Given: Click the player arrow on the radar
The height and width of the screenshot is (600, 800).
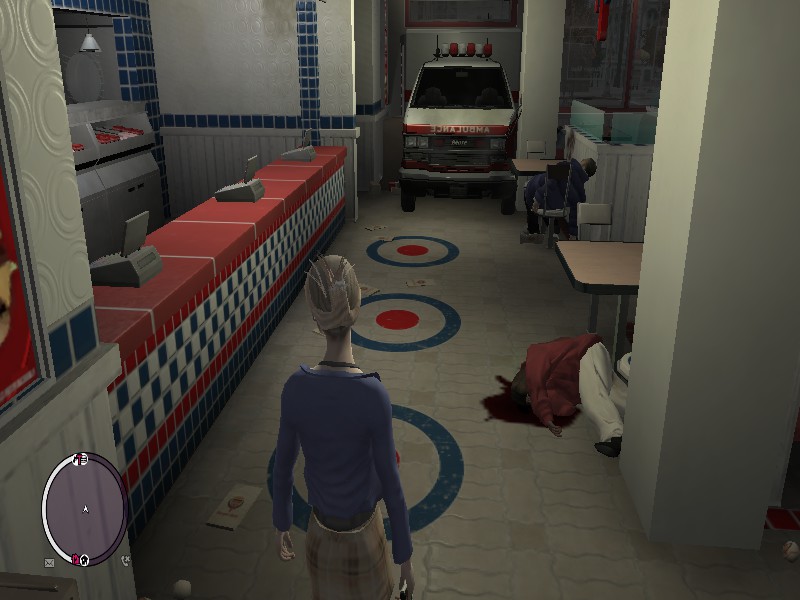Looking at the screenshot, I should tap(85, 509).
